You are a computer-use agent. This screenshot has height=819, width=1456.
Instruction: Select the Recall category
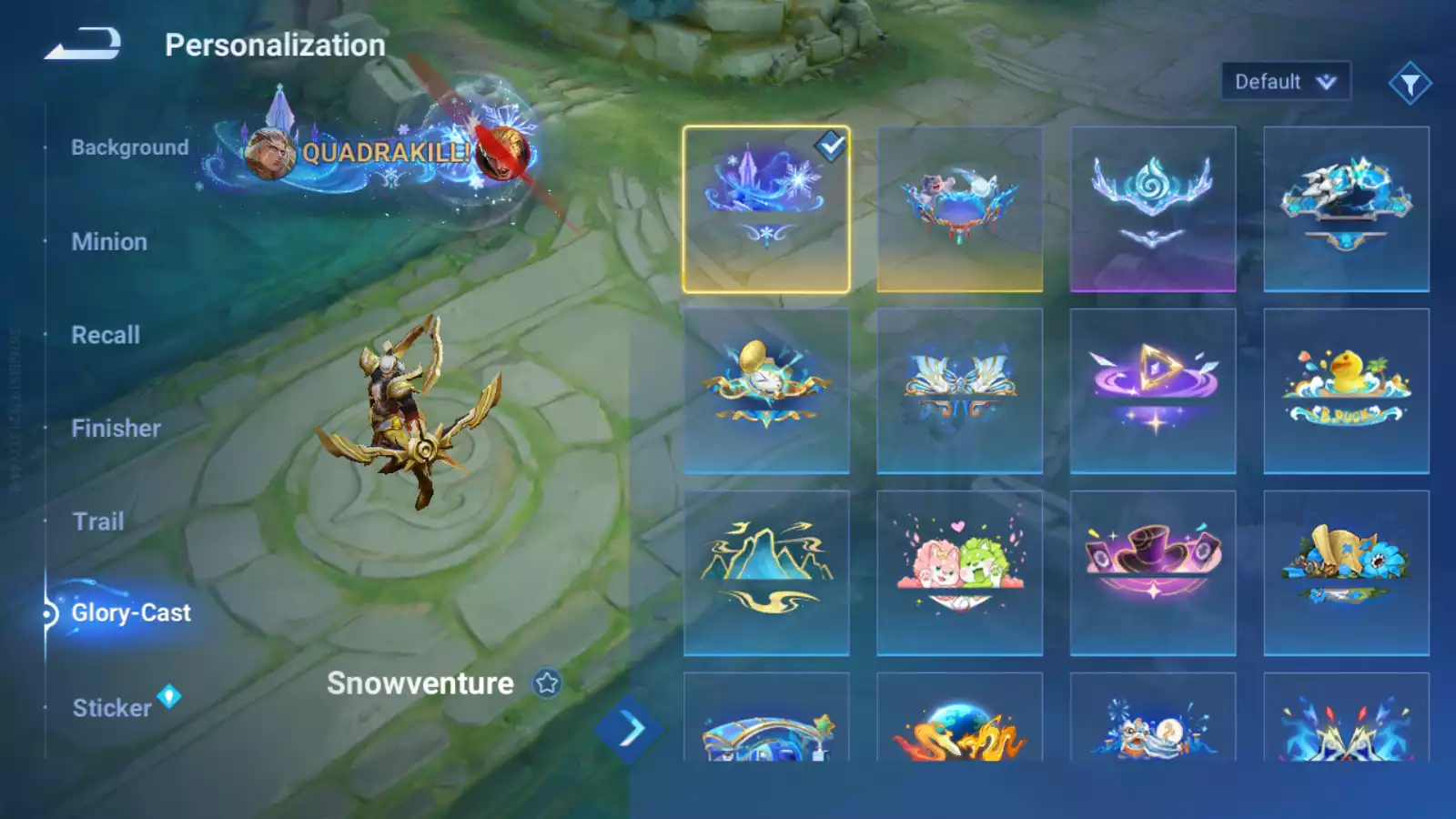[106, 335]
